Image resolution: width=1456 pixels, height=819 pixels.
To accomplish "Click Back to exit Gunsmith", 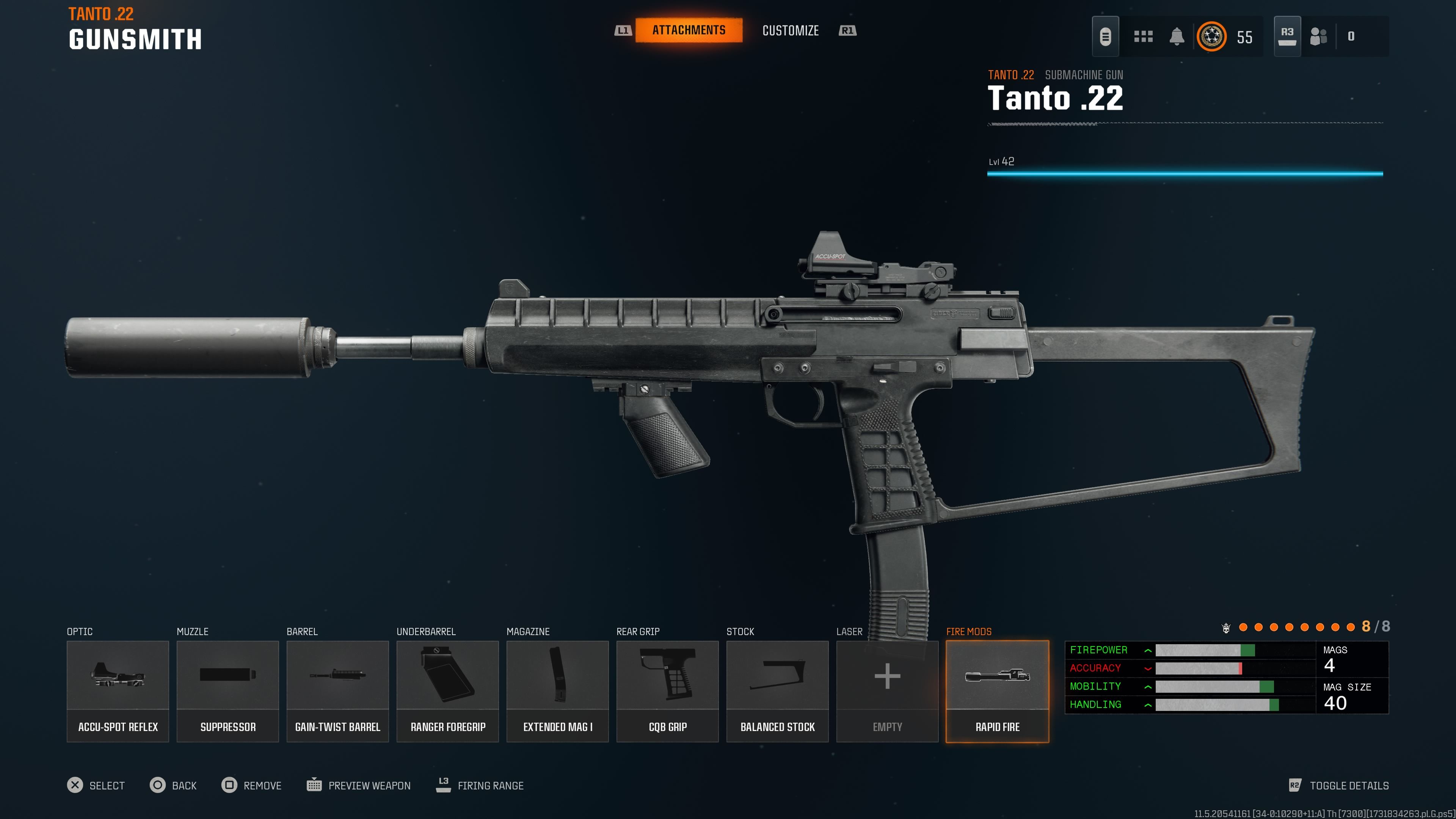I will (173, 785).
